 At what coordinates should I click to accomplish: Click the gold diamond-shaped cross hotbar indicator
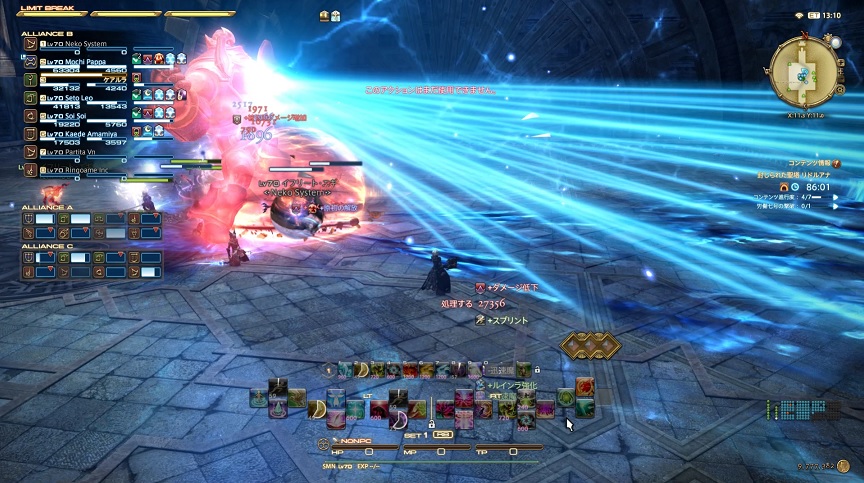(x=589, y=346)
